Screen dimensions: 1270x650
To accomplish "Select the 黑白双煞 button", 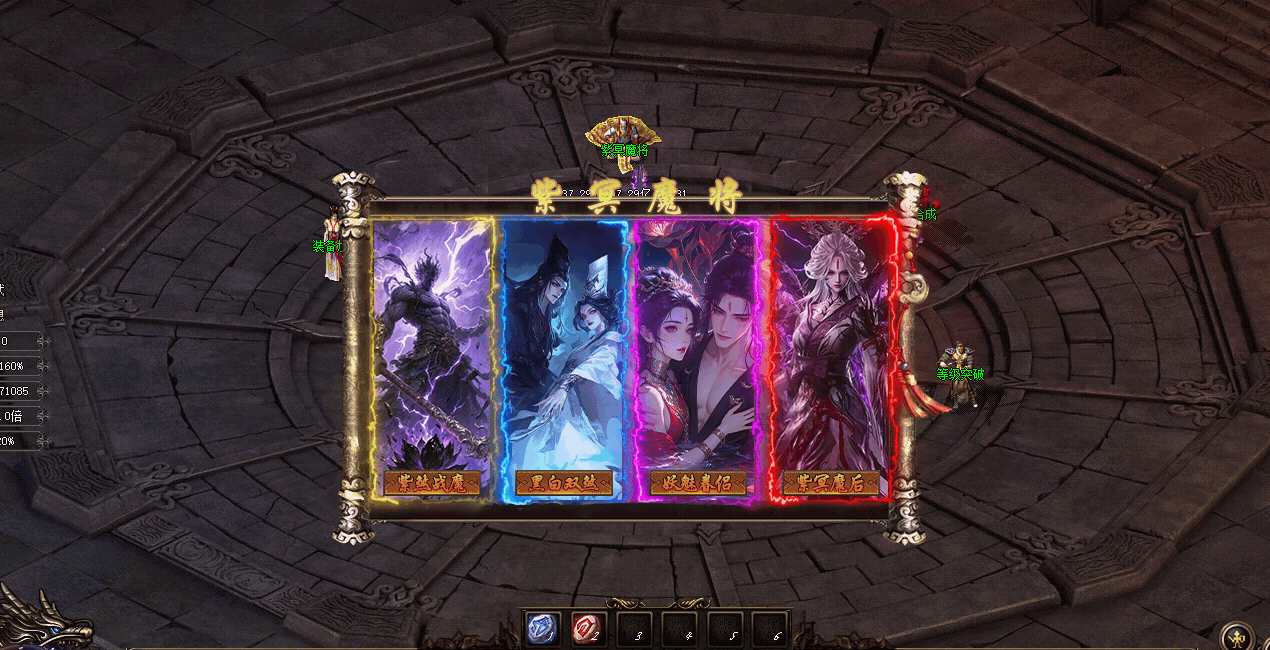I will tap(564, 483).
